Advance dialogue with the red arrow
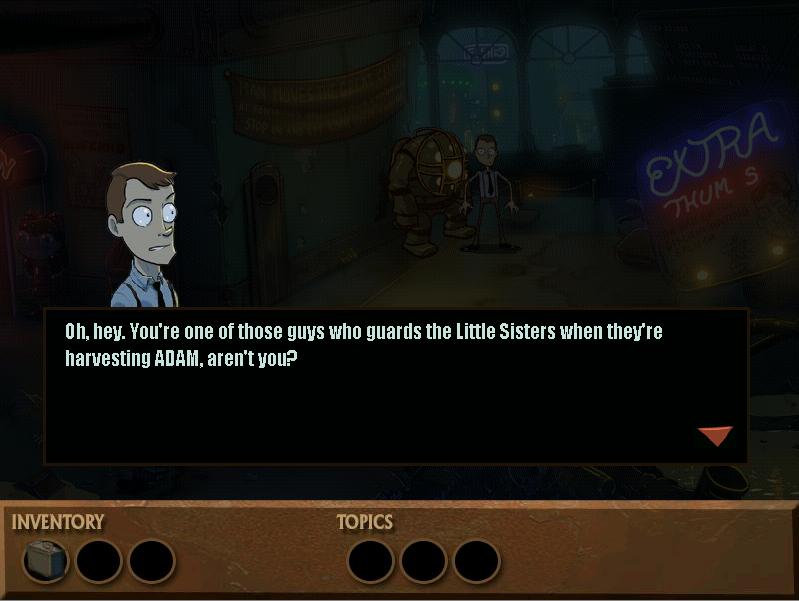 click(x=715, y=435)
